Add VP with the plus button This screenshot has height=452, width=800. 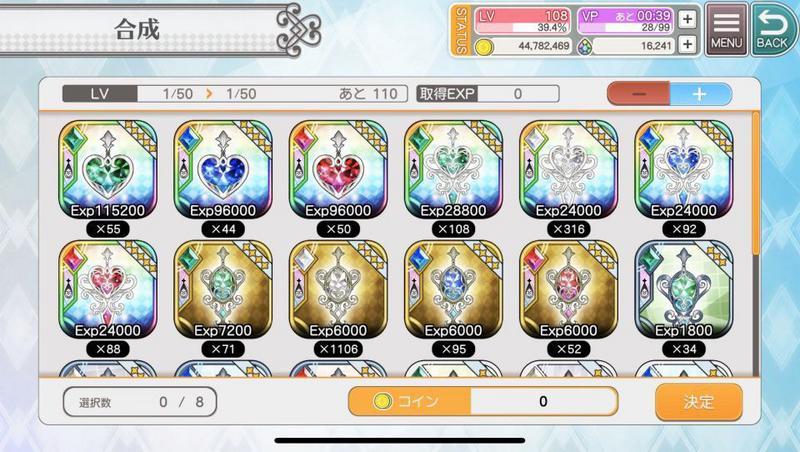687,18
